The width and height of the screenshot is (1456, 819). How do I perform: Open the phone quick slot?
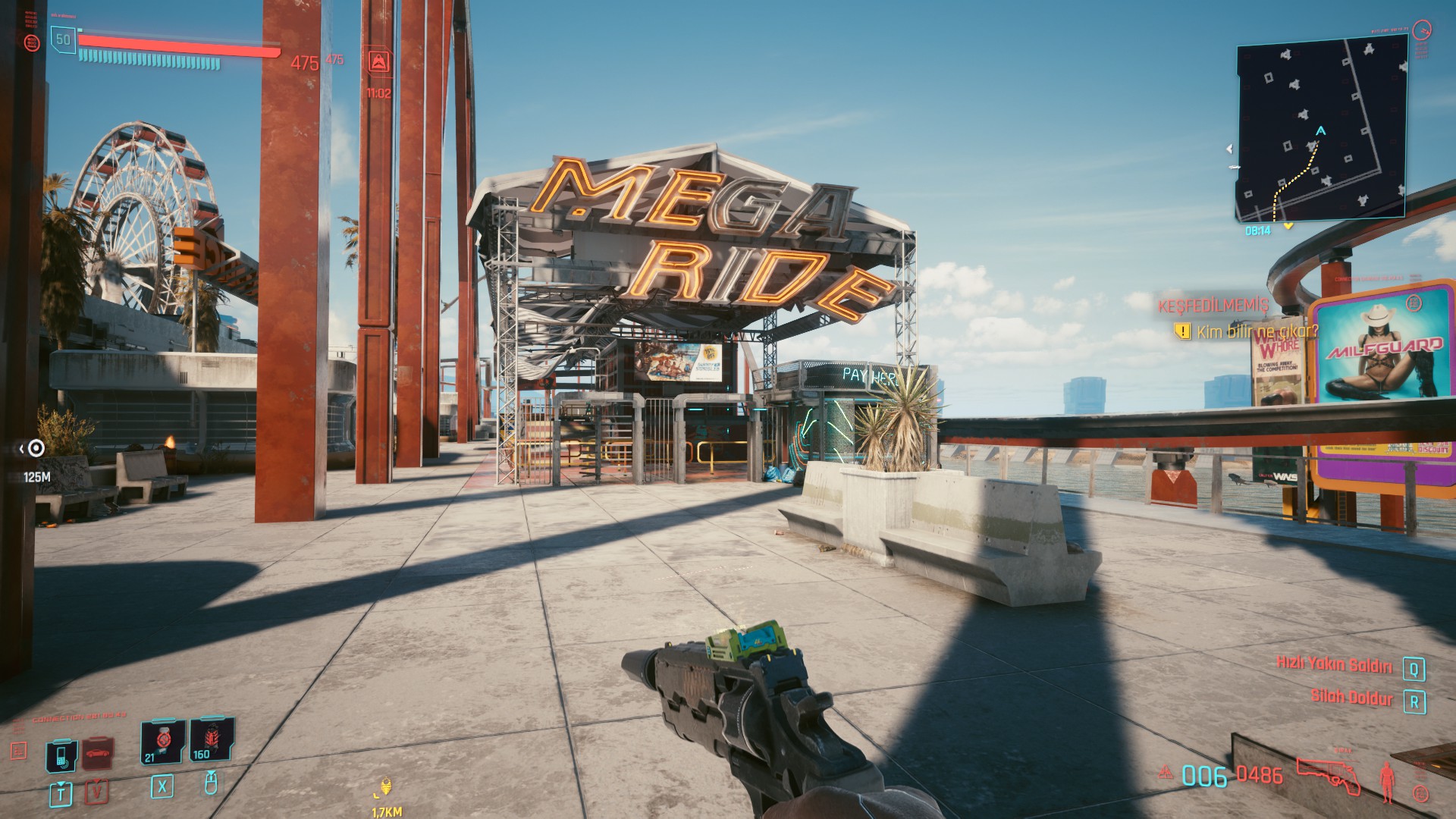pos(61,755)
